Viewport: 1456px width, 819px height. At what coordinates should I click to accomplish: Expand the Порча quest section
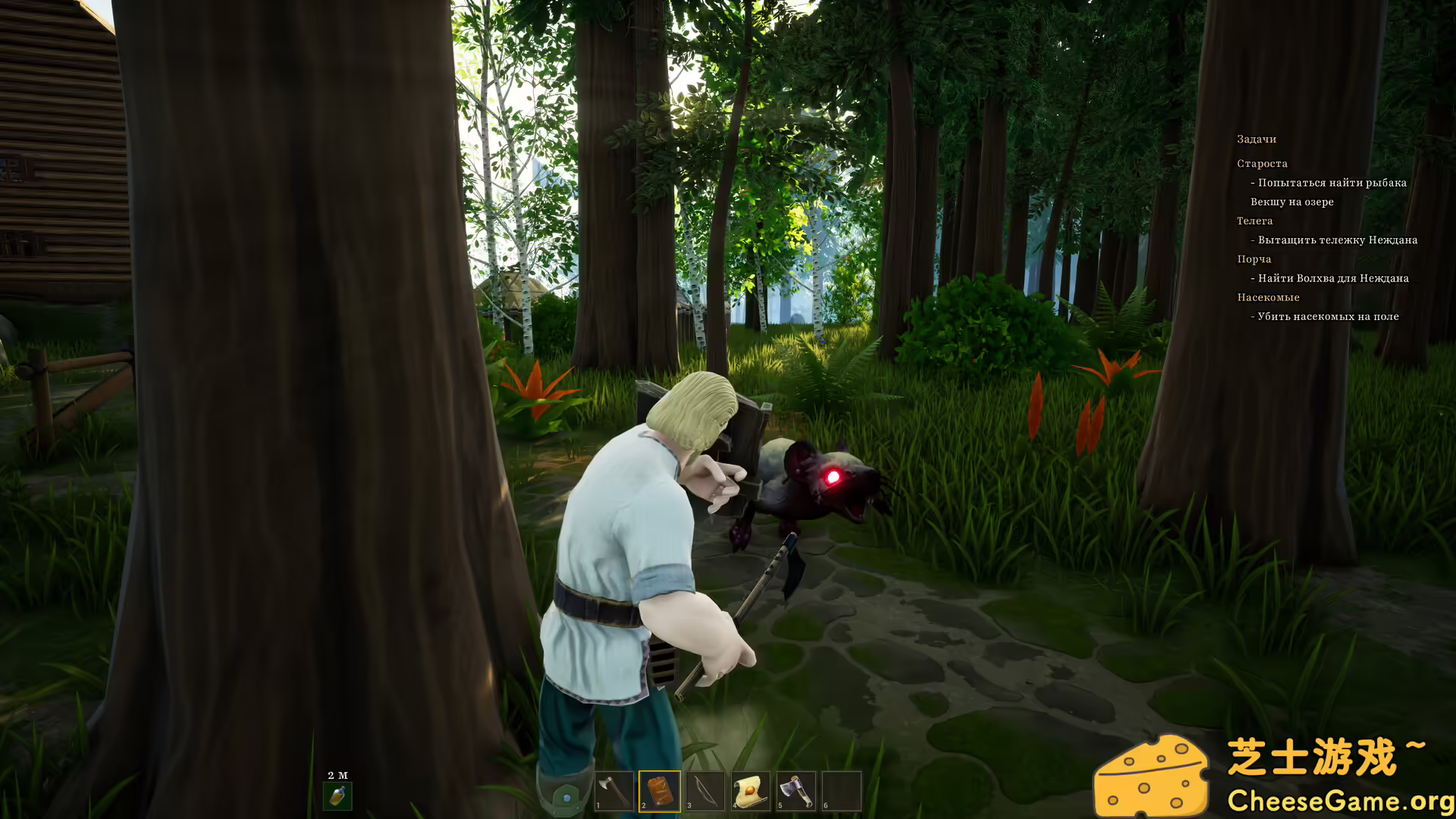click(1254, 259)
